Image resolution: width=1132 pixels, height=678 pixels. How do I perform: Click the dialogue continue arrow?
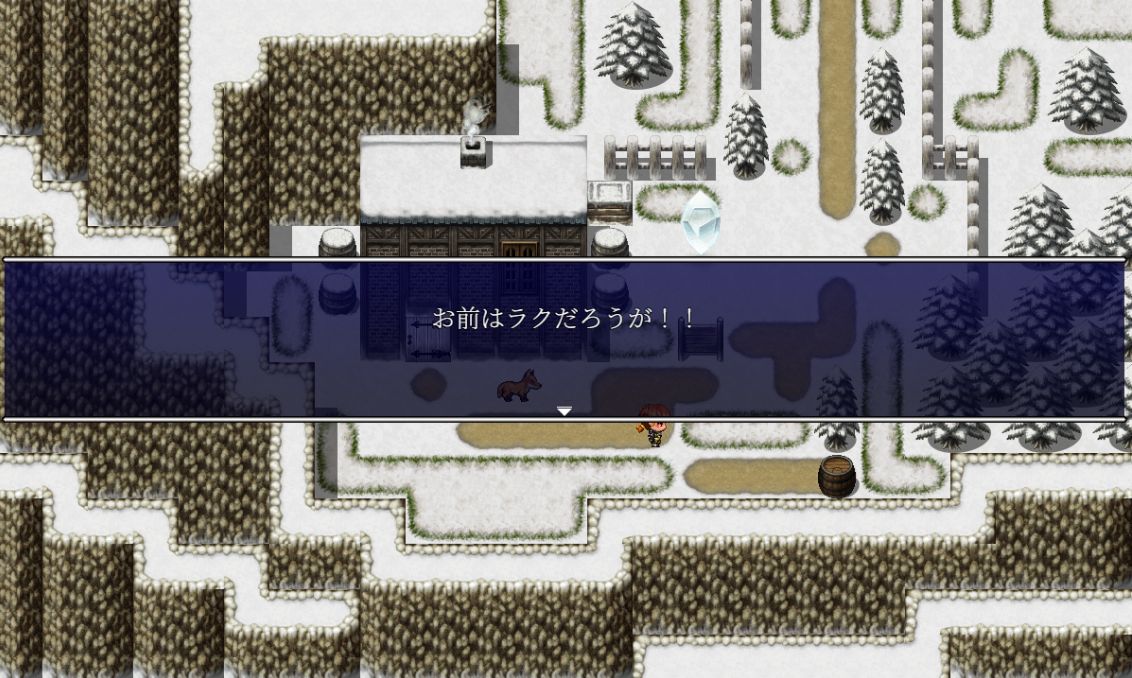click(564, 411)
